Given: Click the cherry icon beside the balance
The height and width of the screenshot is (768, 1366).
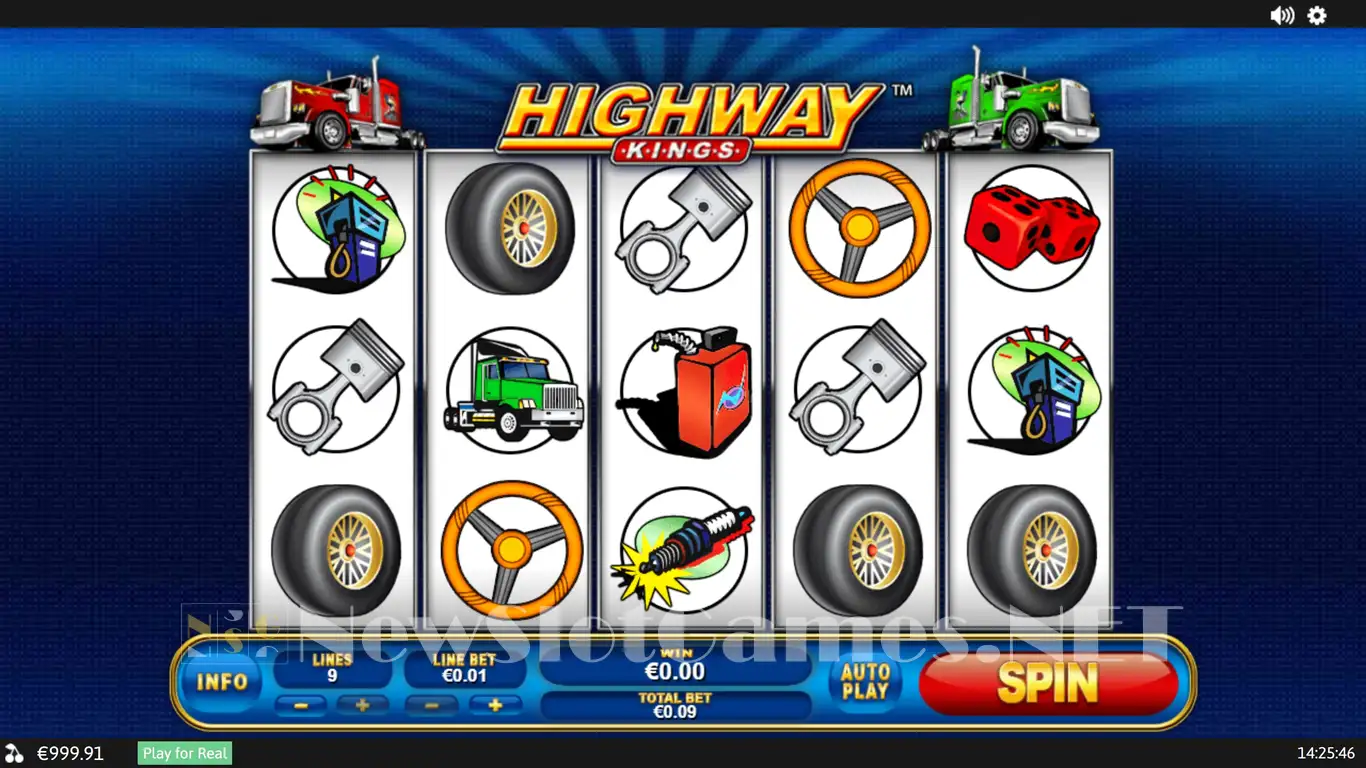Looking at the screenshot, I should coord(14,753).
